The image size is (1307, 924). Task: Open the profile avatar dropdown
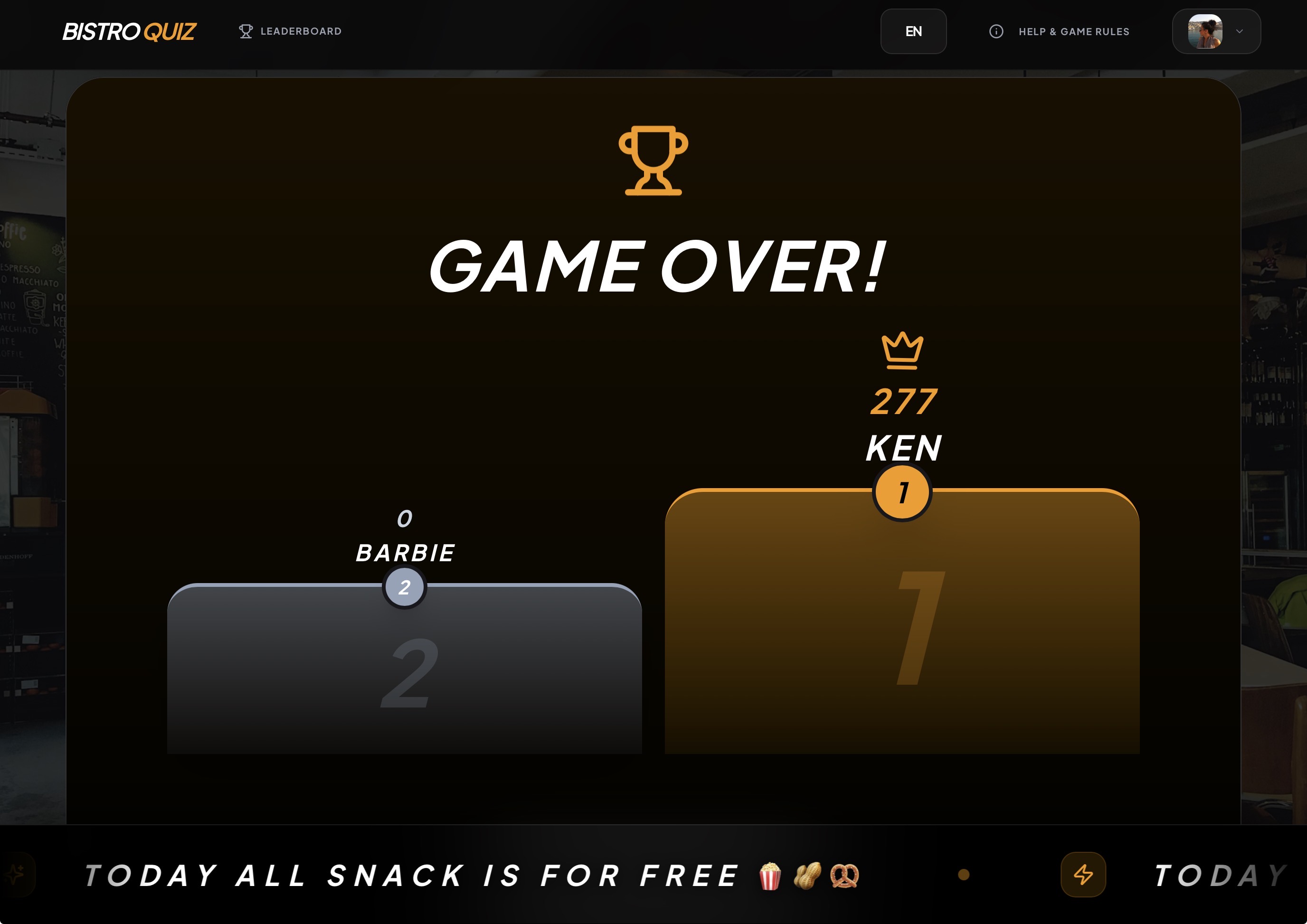click(1216, 31)
